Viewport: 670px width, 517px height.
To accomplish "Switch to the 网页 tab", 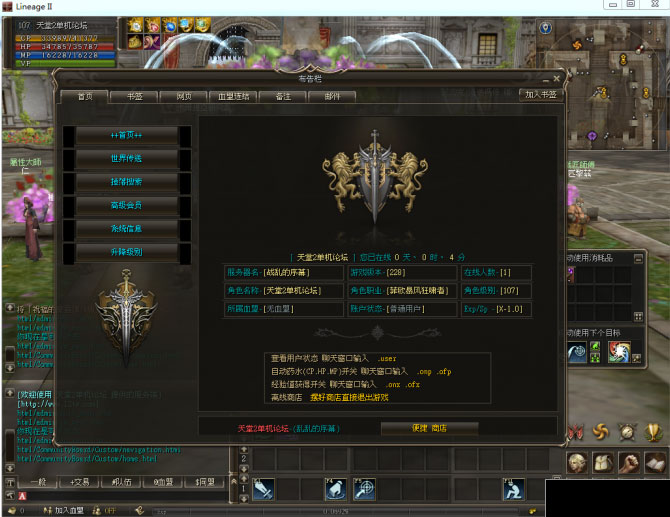I will click(x=183, y=96).
